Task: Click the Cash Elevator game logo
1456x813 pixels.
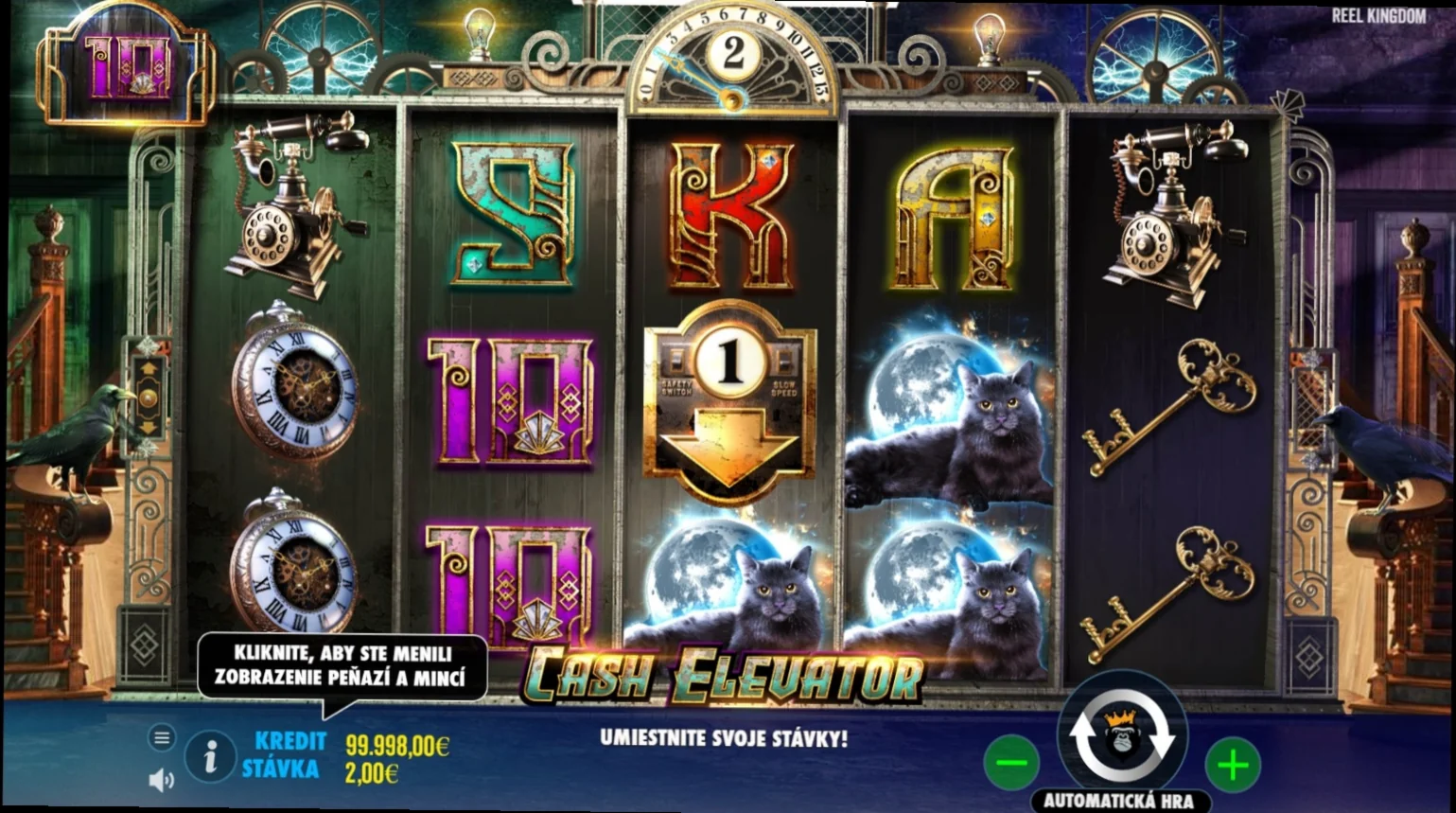Action: point(724,674)
